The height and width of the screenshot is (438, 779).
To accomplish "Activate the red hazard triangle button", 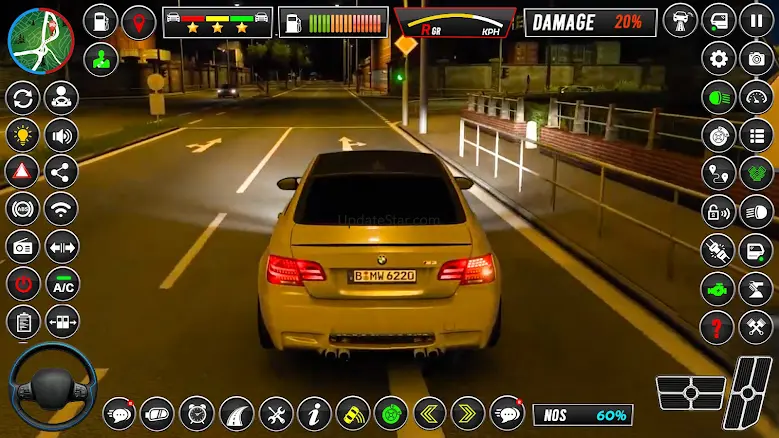I will 22,171.
